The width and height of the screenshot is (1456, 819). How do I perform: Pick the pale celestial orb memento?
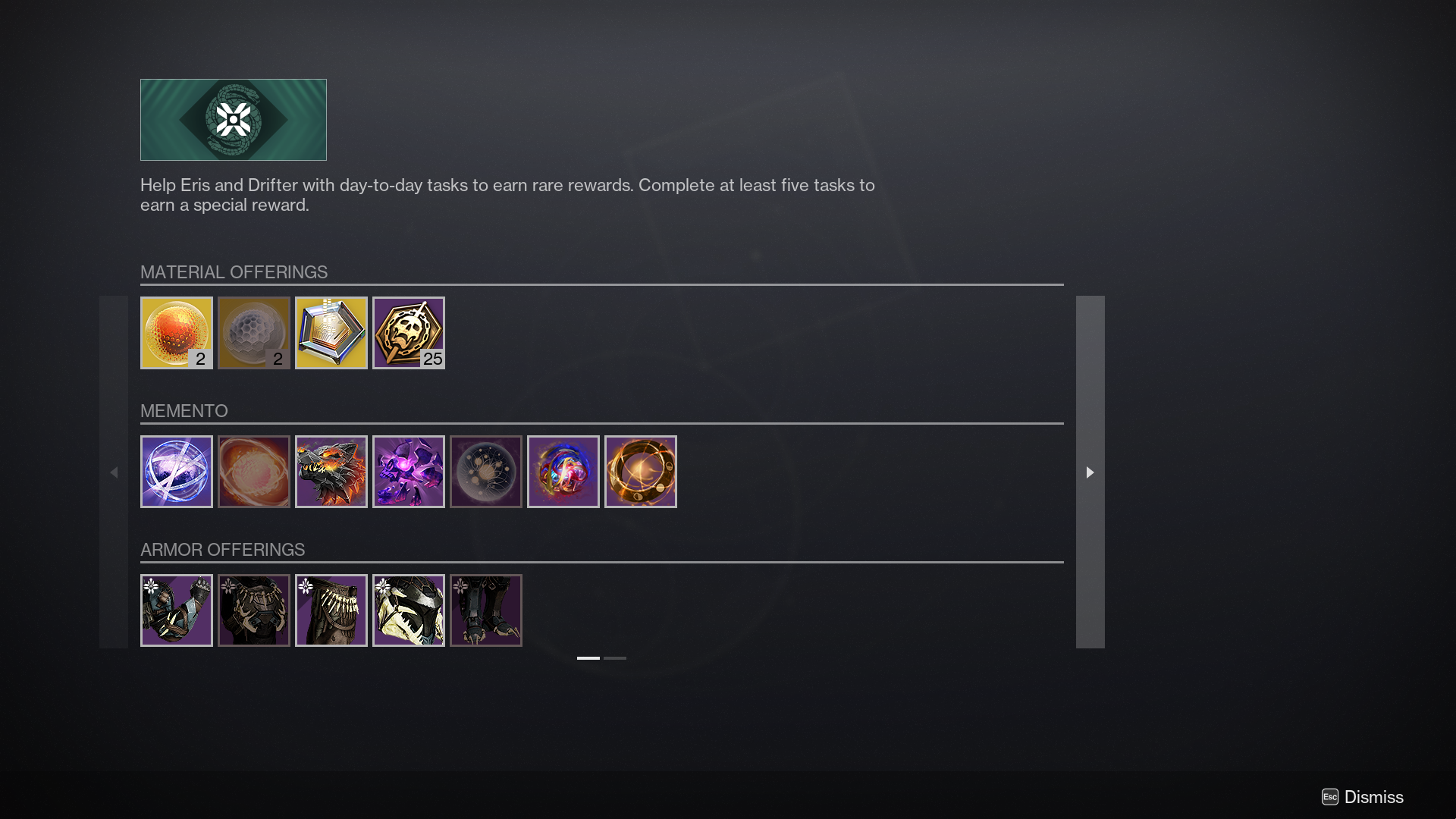[x=486, y=471]
